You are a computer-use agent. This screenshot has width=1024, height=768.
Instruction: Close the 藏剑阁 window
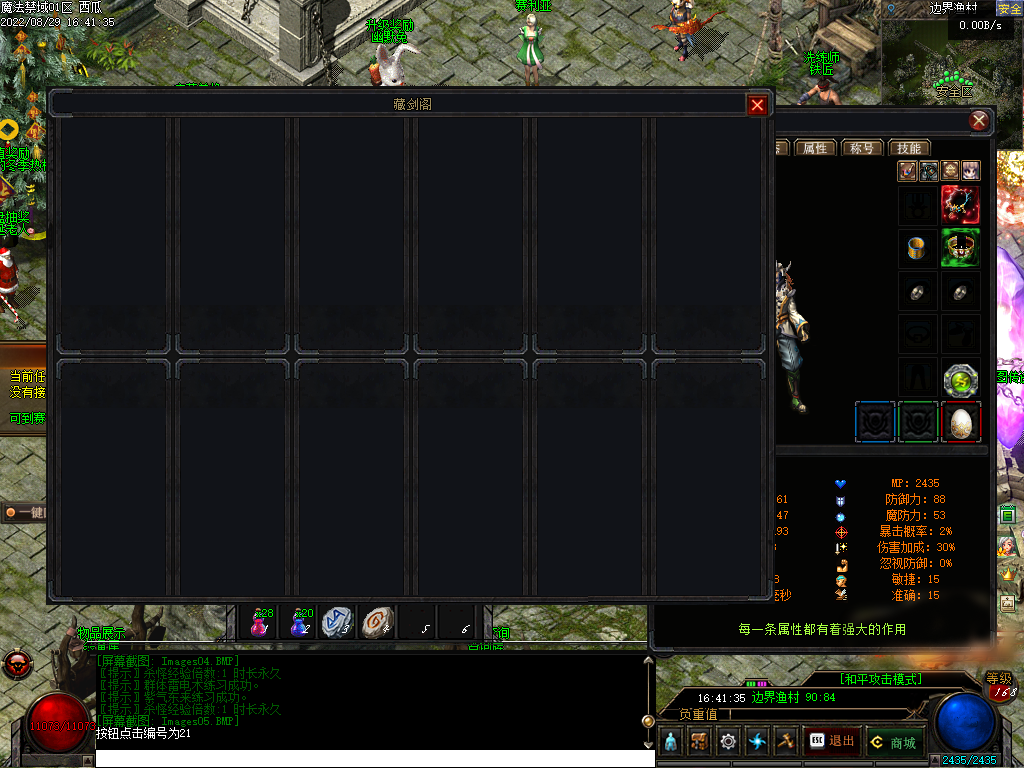click(758, 105)
